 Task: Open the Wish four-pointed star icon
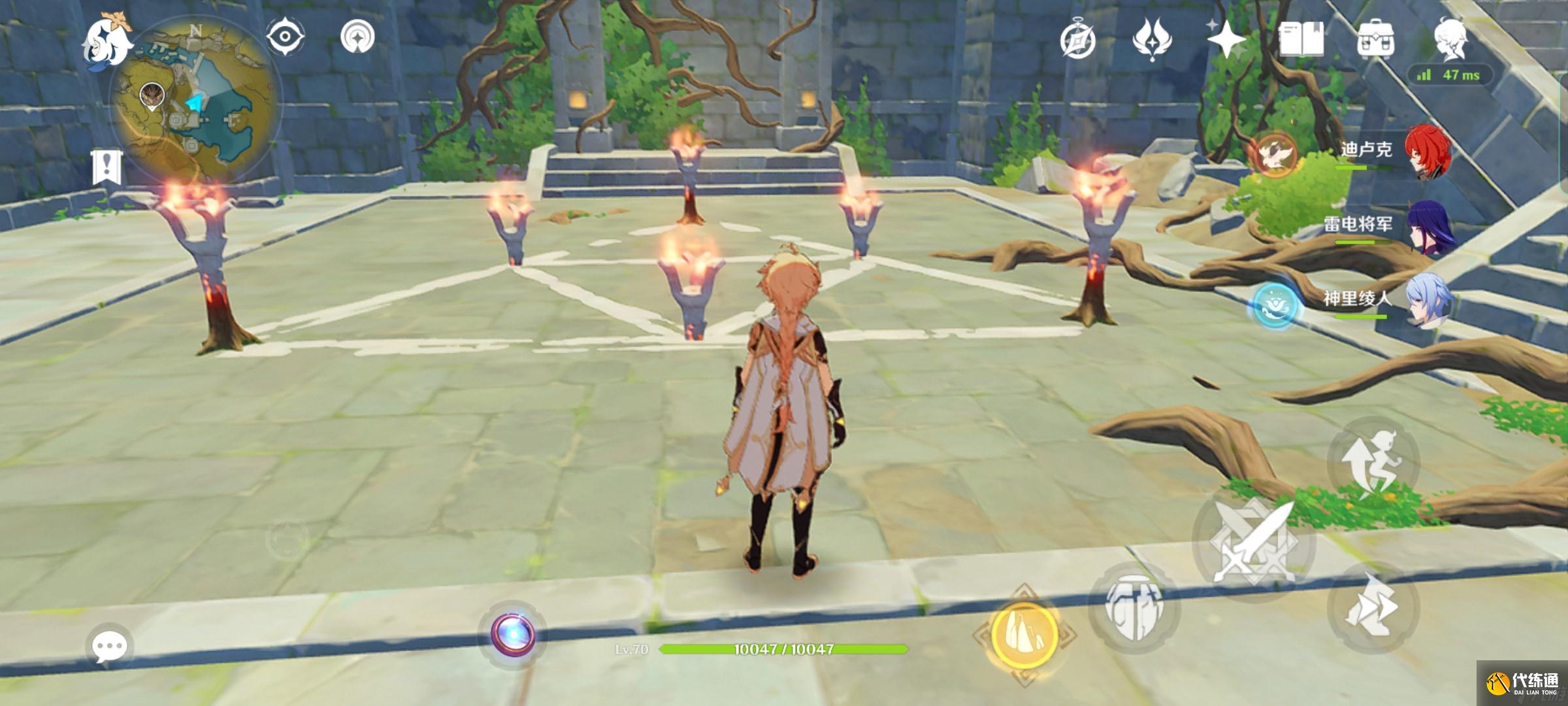(1226, 39)
